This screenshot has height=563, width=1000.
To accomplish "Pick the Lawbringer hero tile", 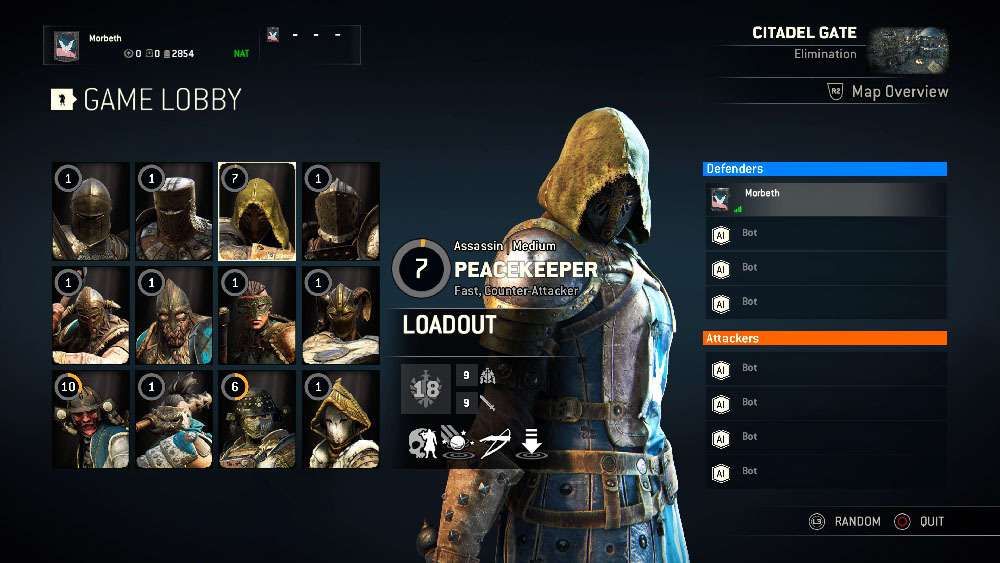I will point(341,211).
